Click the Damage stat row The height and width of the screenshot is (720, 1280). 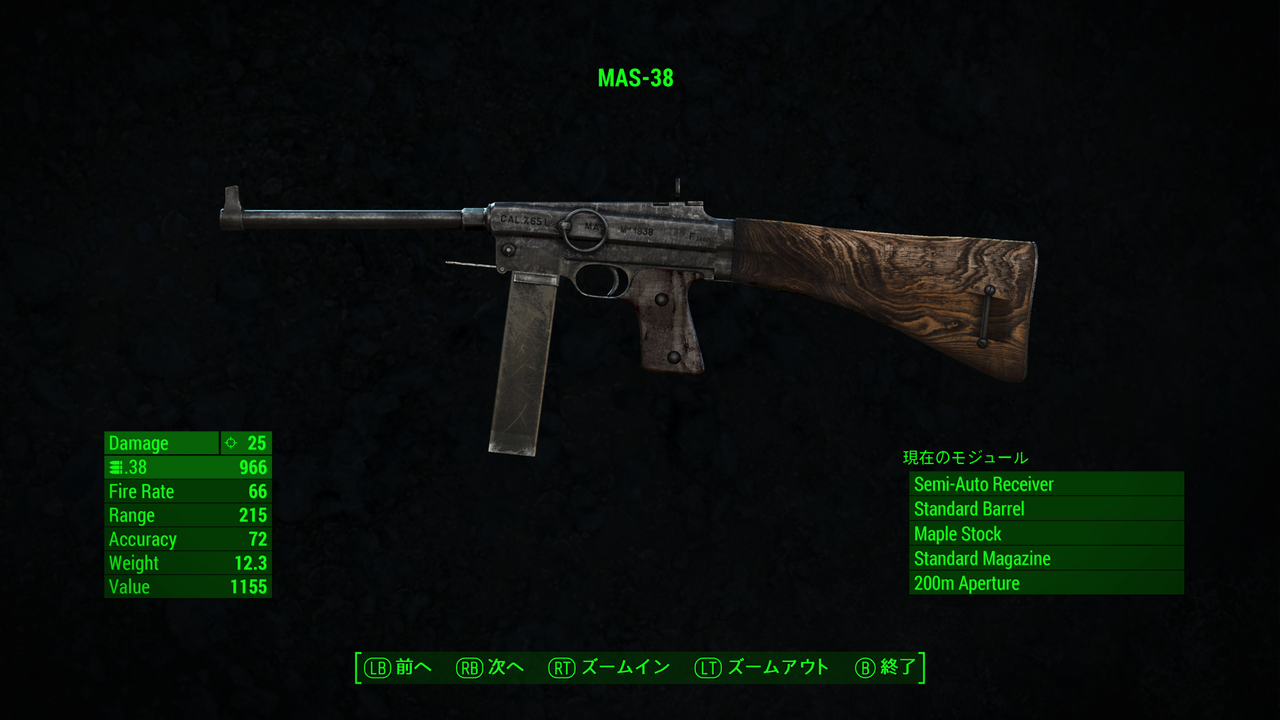[x=160, y=443]
